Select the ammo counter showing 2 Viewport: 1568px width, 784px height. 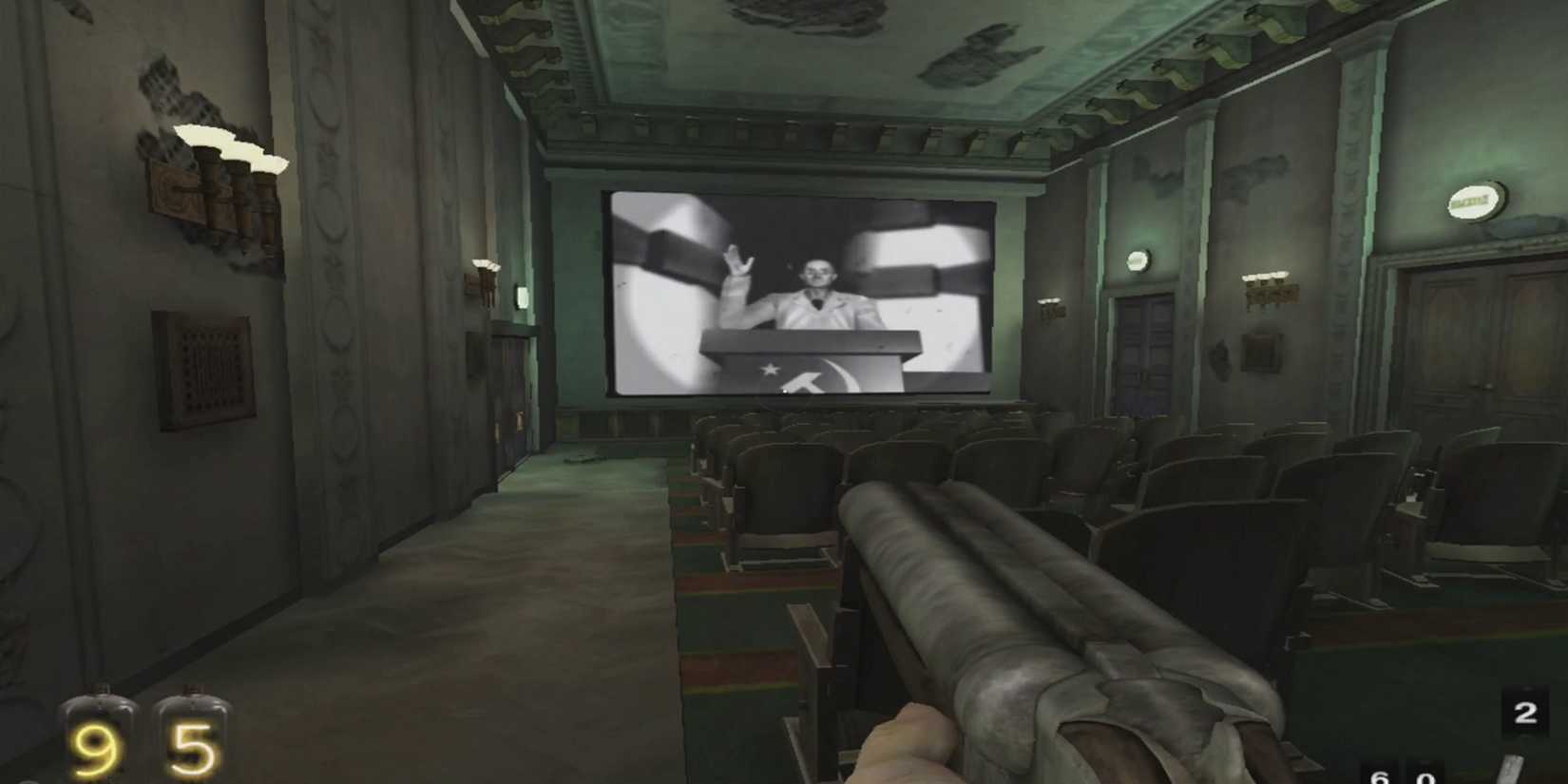[x=1526, y=711]
